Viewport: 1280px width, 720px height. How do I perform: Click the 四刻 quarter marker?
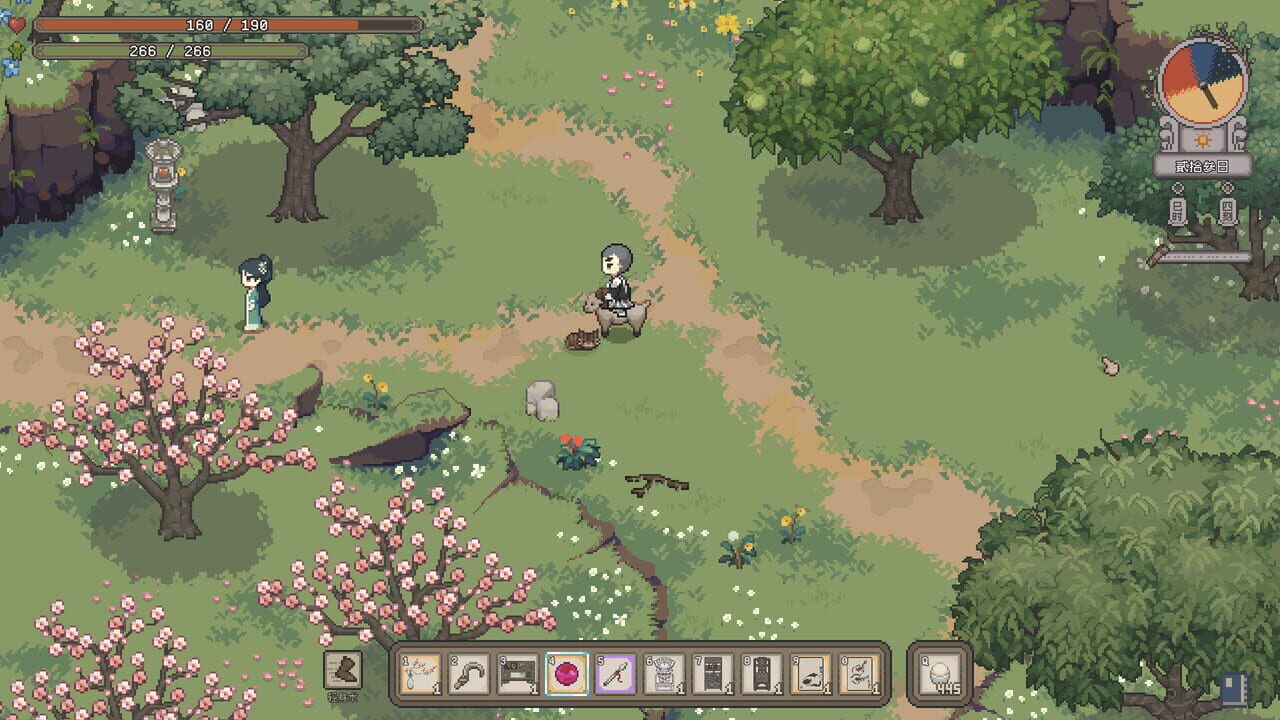pyautogui.click(x=1228, y=210)
